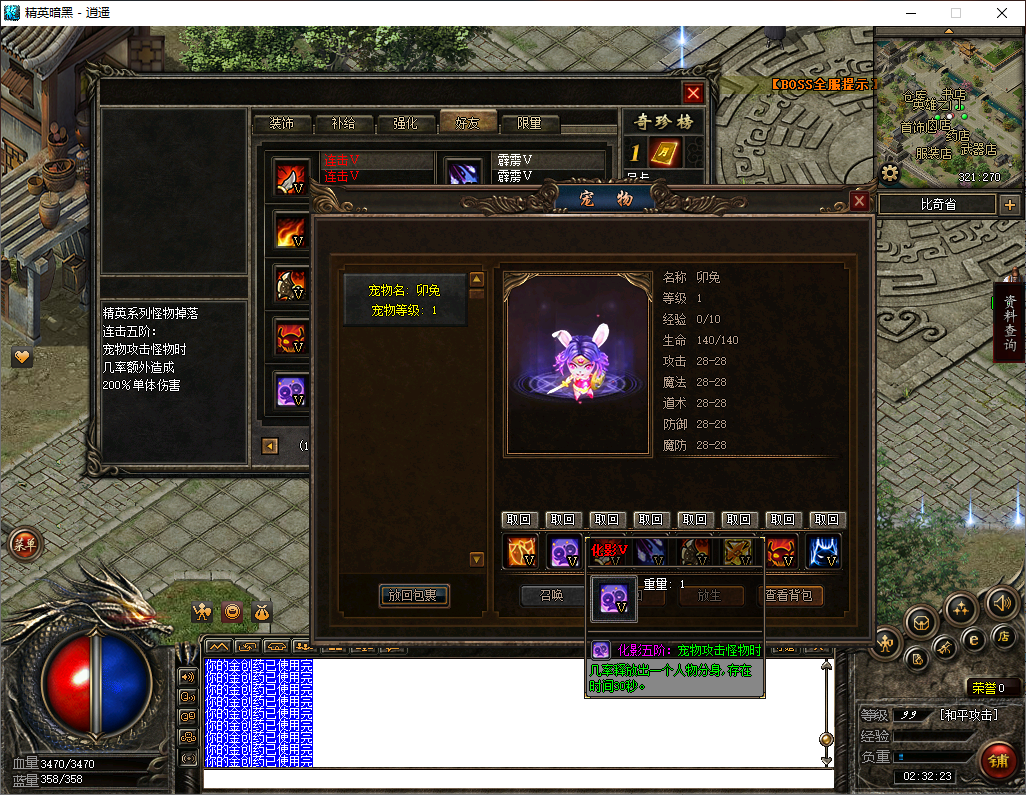Close the game window

[1002, 13]
